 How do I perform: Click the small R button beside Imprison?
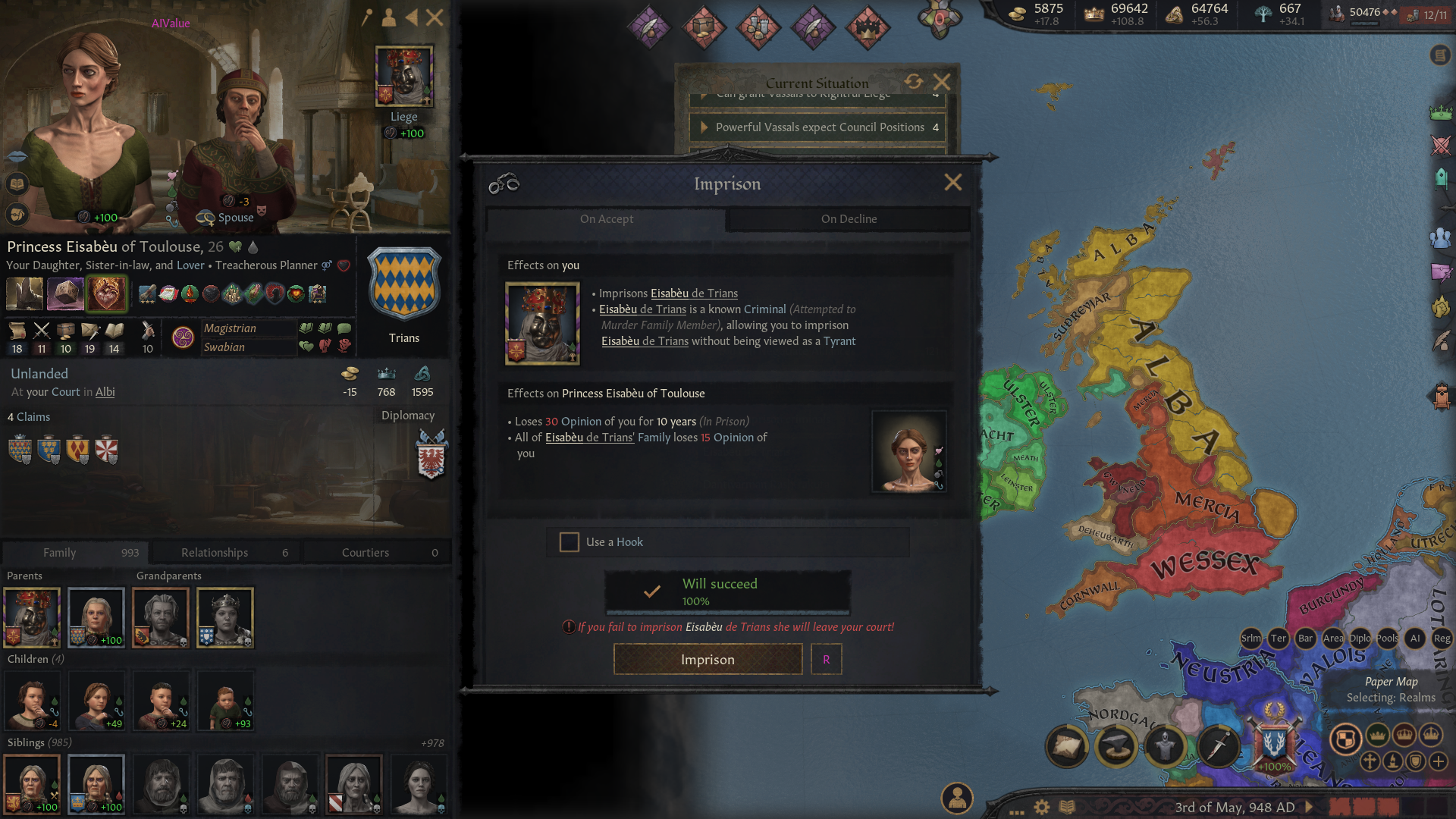(x=826, y=659)
